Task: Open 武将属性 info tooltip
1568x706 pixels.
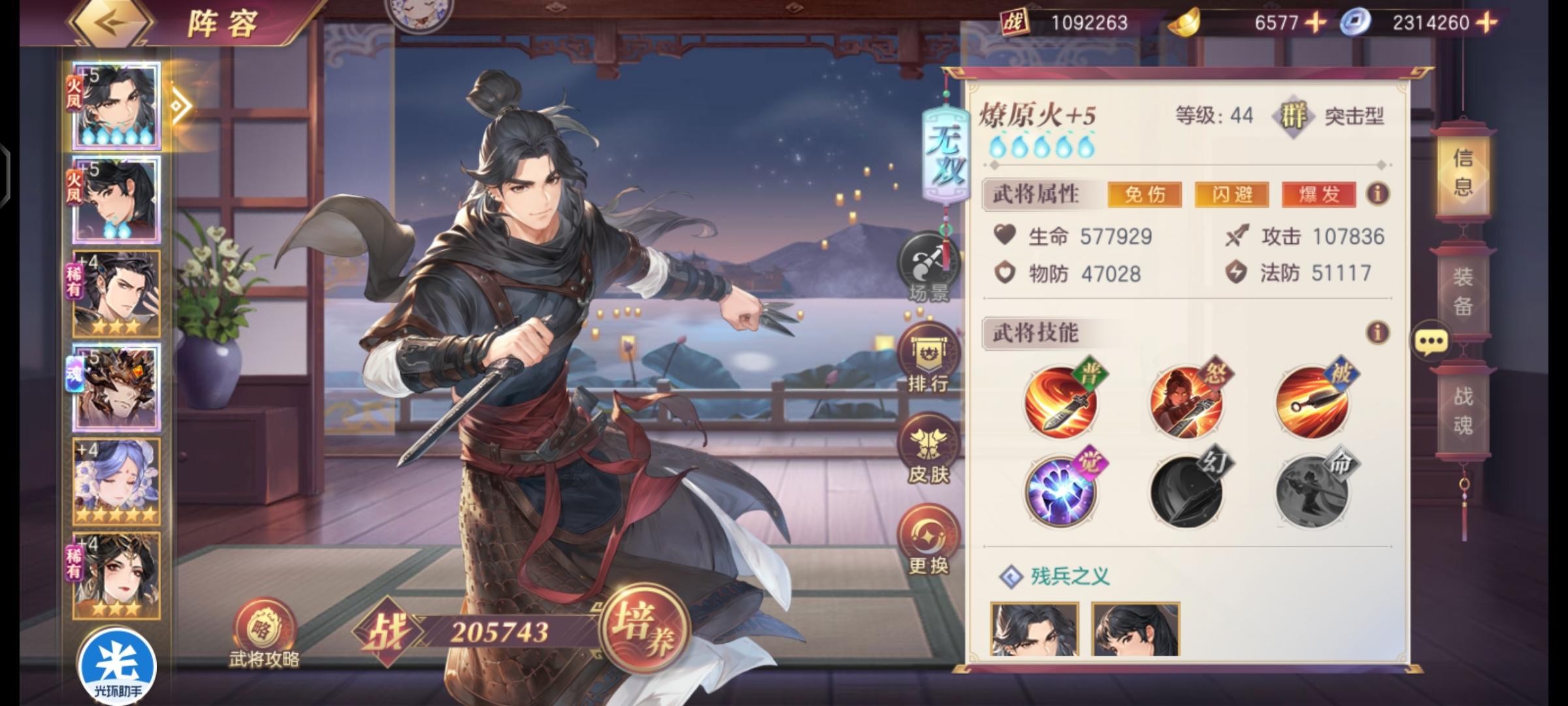Action: point(1378,194)
